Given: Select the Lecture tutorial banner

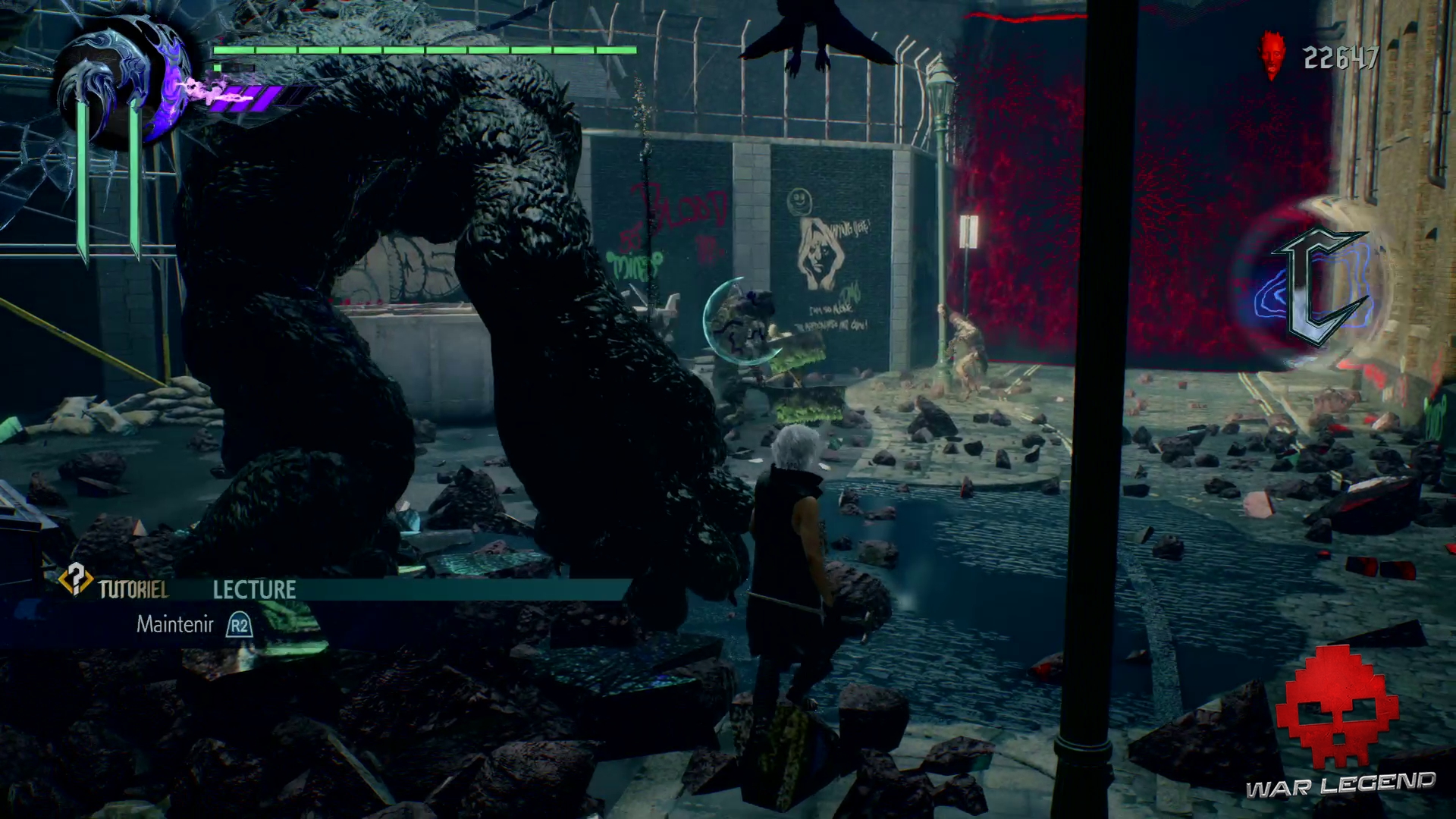Looking at the screenshot, I should point(255,590).
